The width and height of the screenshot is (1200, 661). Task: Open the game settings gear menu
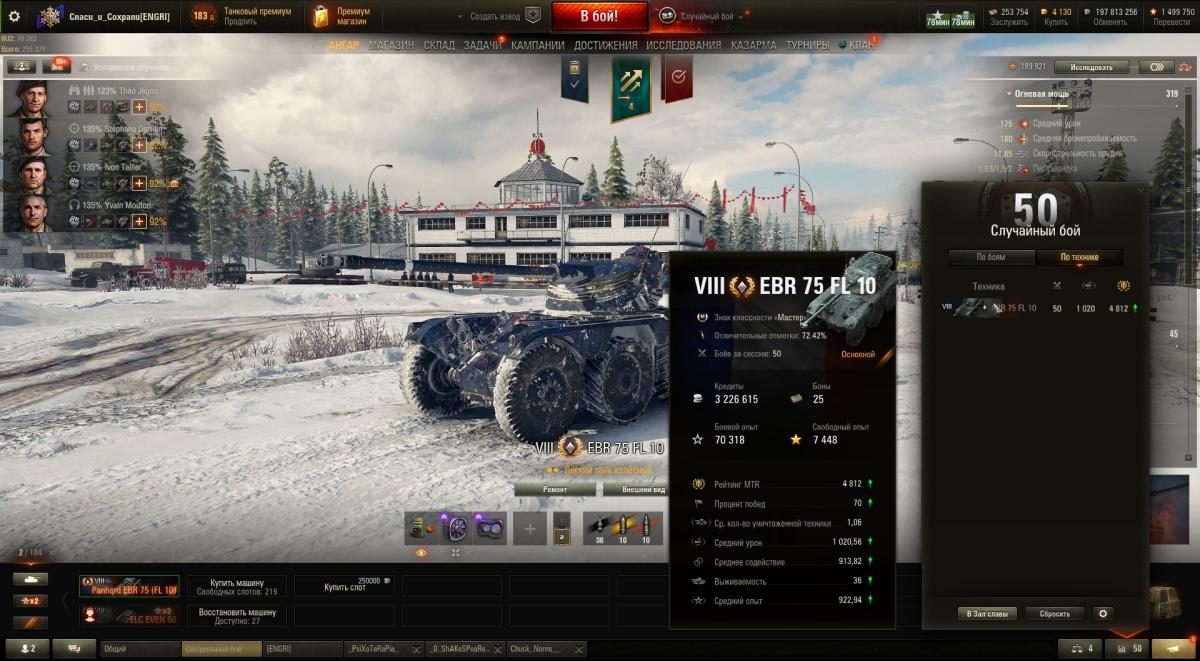pyautogui.click(x=14, y=16)
